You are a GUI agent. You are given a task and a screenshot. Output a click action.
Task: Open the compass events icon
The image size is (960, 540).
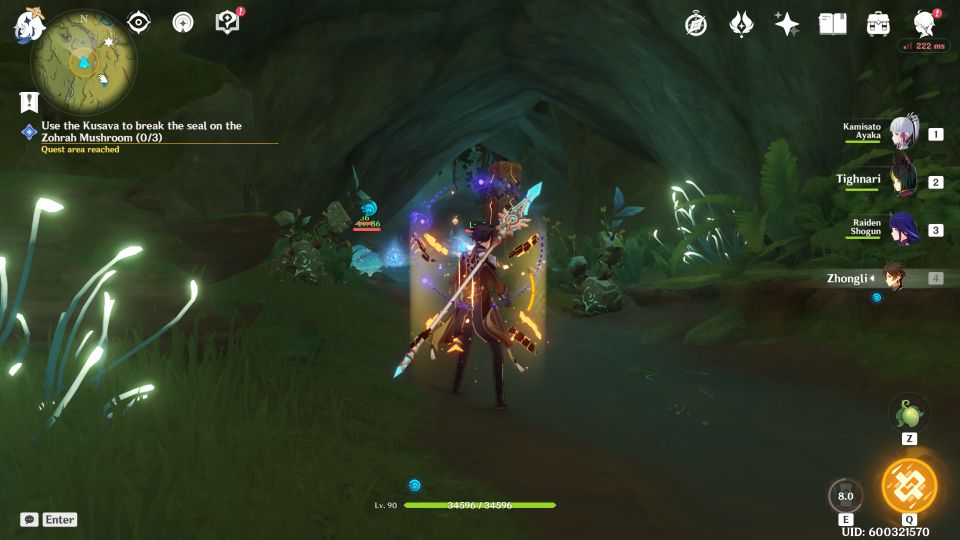[696, 24]
